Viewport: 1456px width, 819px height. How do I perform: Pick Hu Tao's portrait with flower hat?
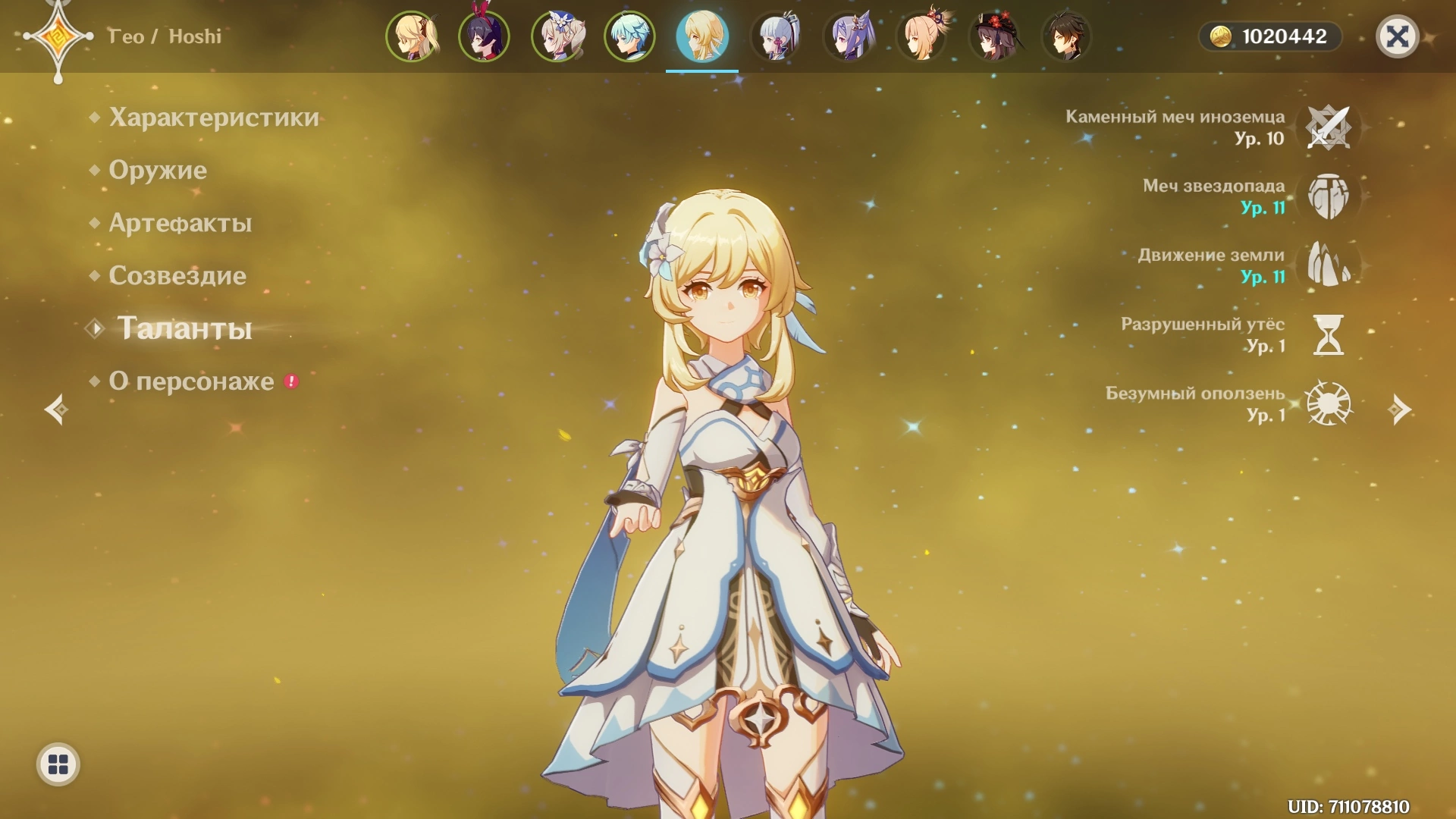click(x=994, y=36)
